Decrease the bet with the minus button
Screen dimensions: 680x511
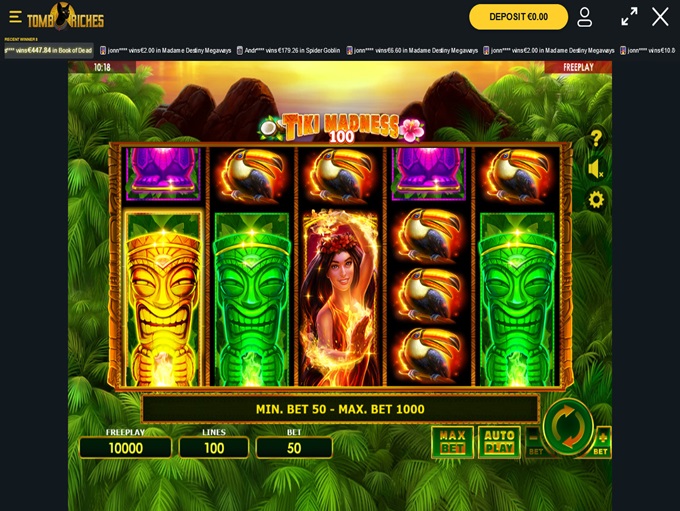click(533, 440)
